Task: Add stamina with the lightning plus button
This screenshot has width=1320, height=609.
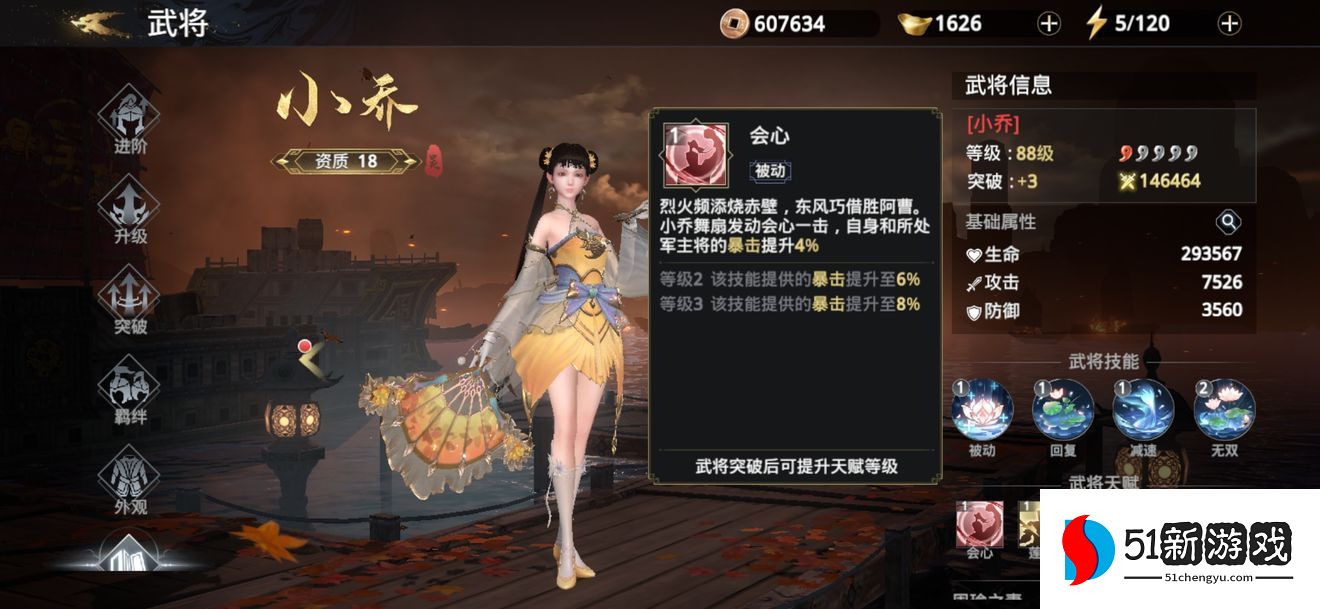Action: pos(1229,24)
